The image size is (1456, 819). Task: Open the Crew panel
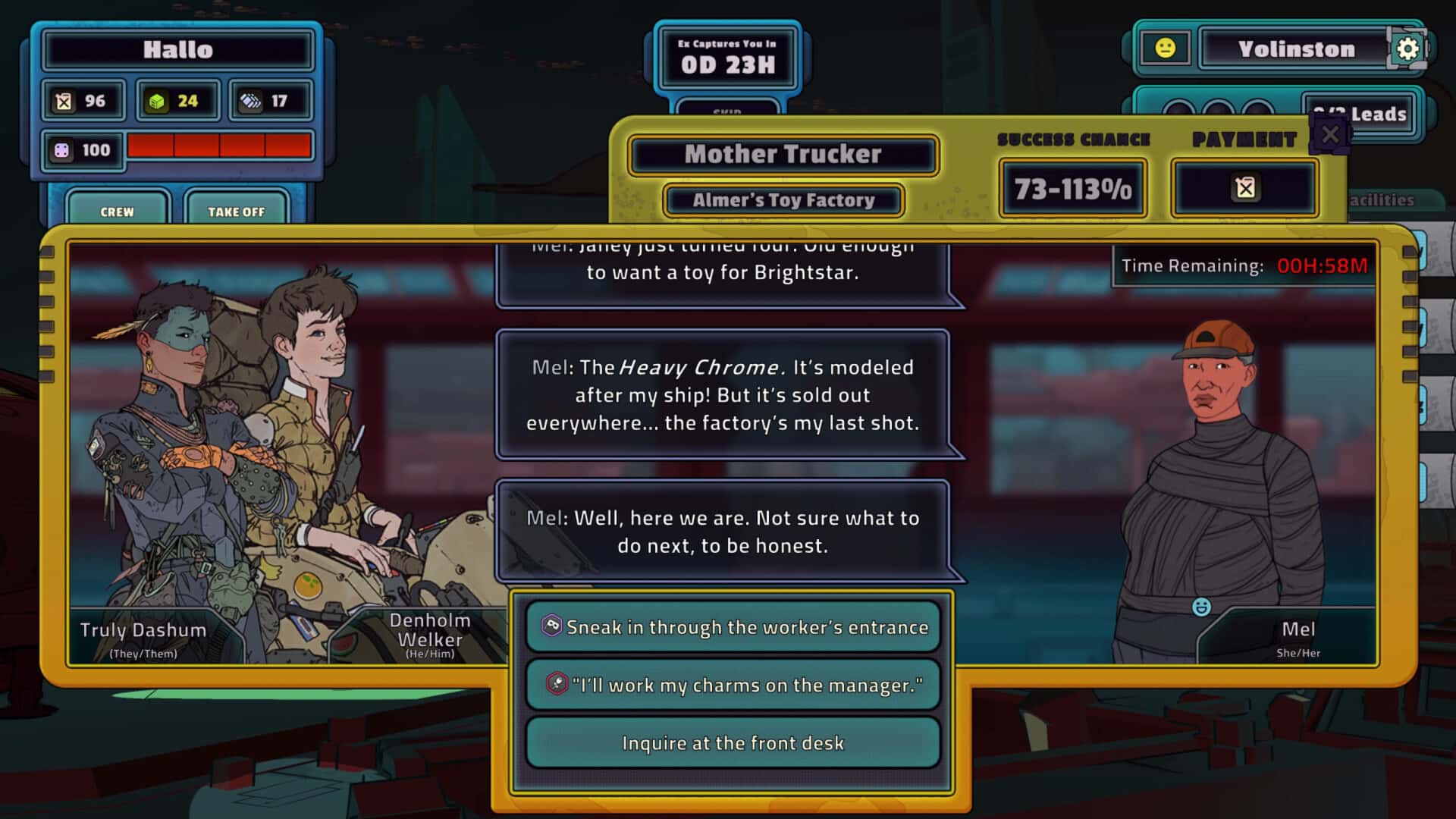coord(118,212)
